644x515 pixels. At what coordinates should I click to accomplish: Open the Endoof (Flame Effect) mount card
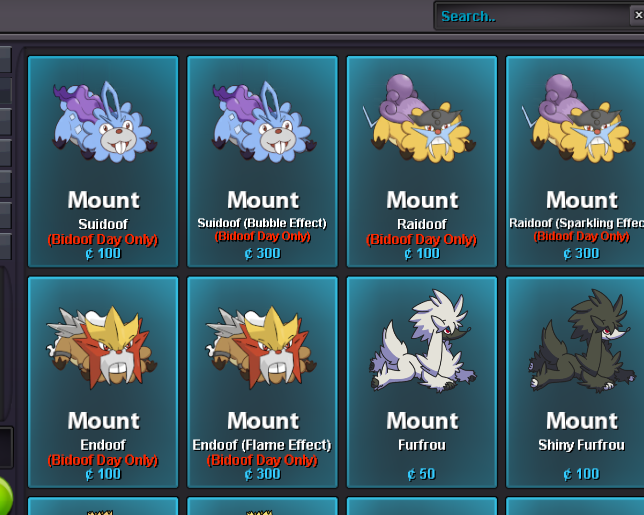click(x=263, y=381)
